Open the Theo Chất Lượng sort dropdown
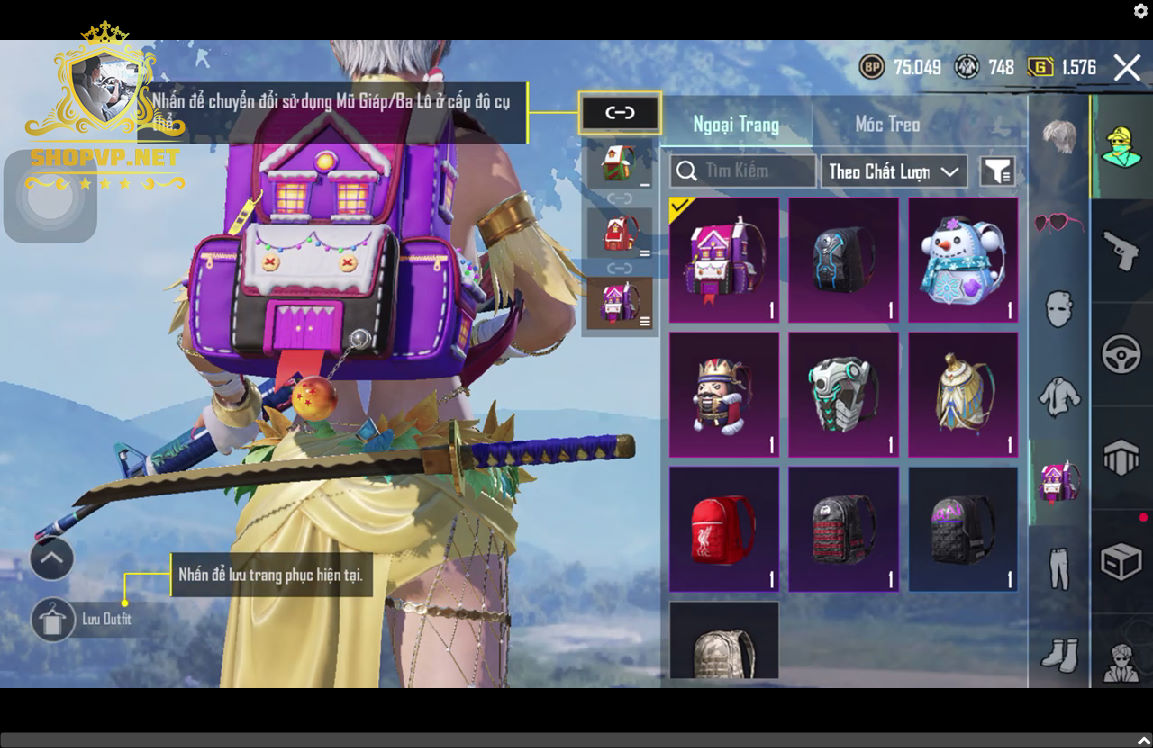Screen dimensions: 1153x748 (x=893, y=172)
